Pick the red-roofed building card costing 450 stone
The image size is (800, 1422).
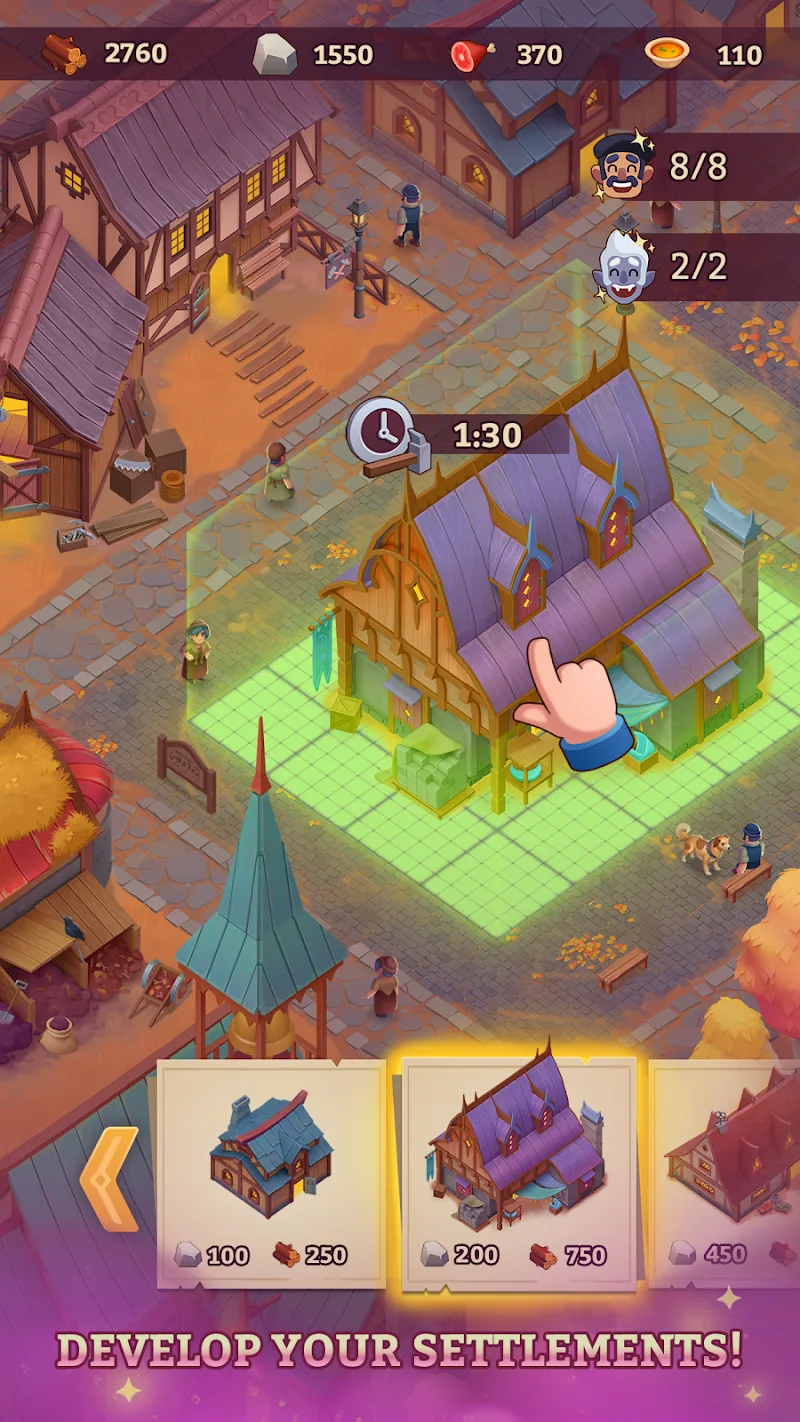726,1173
